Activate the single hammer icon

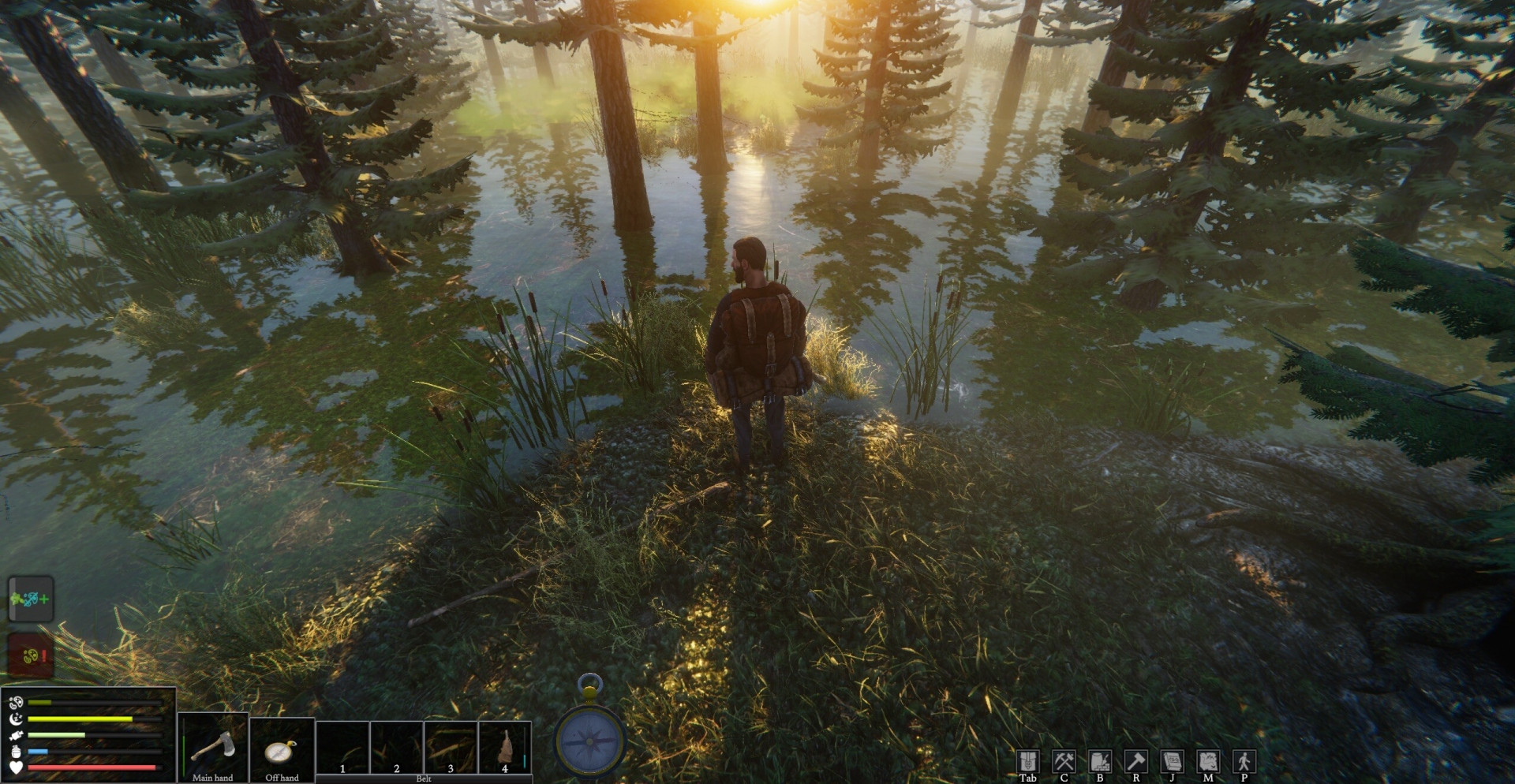point(1135,761)
